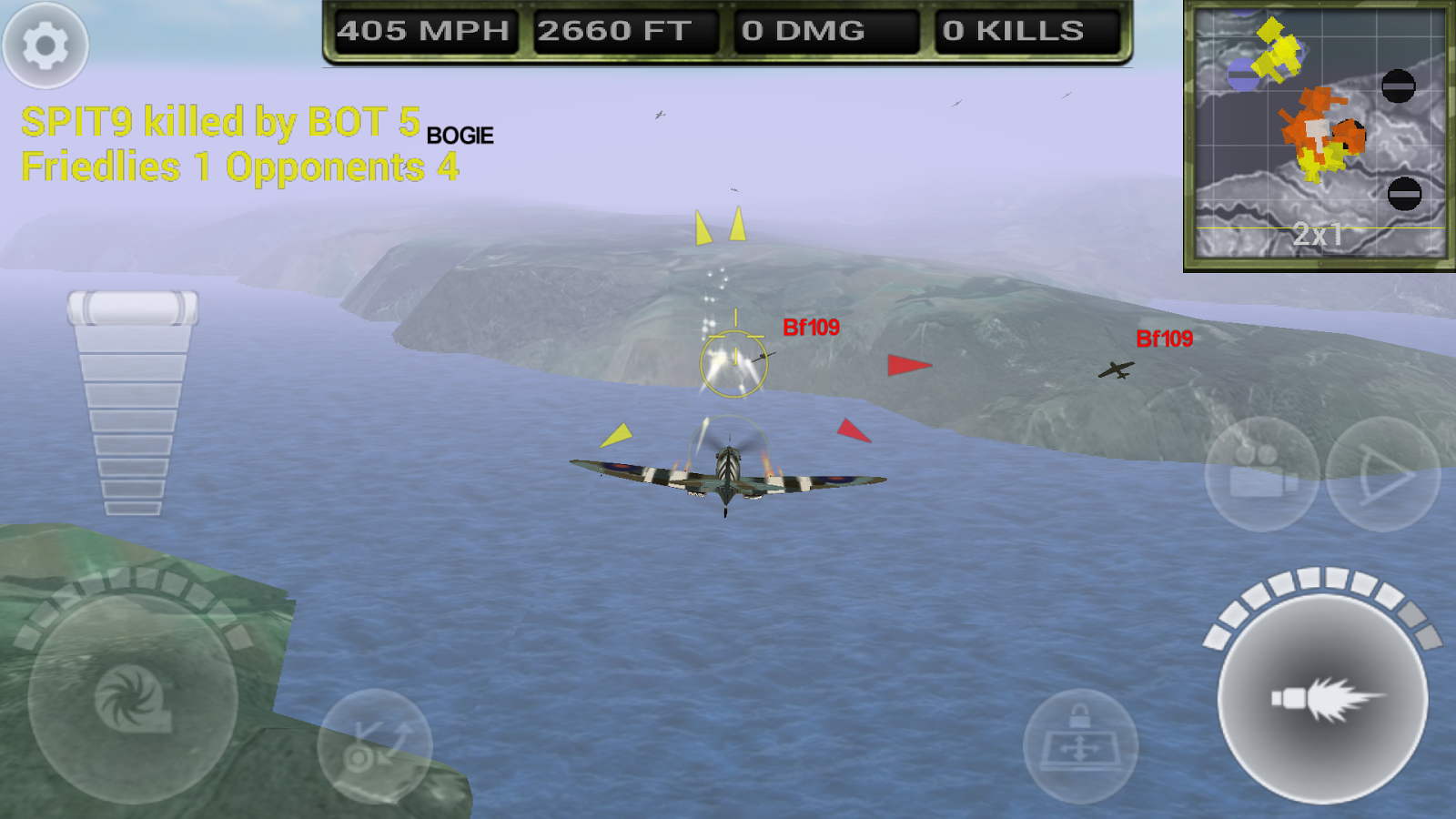The width and height of the screenshot is (1456, 819).
Task: Toggle the target lock button
Action: (x=1080, y=746)
